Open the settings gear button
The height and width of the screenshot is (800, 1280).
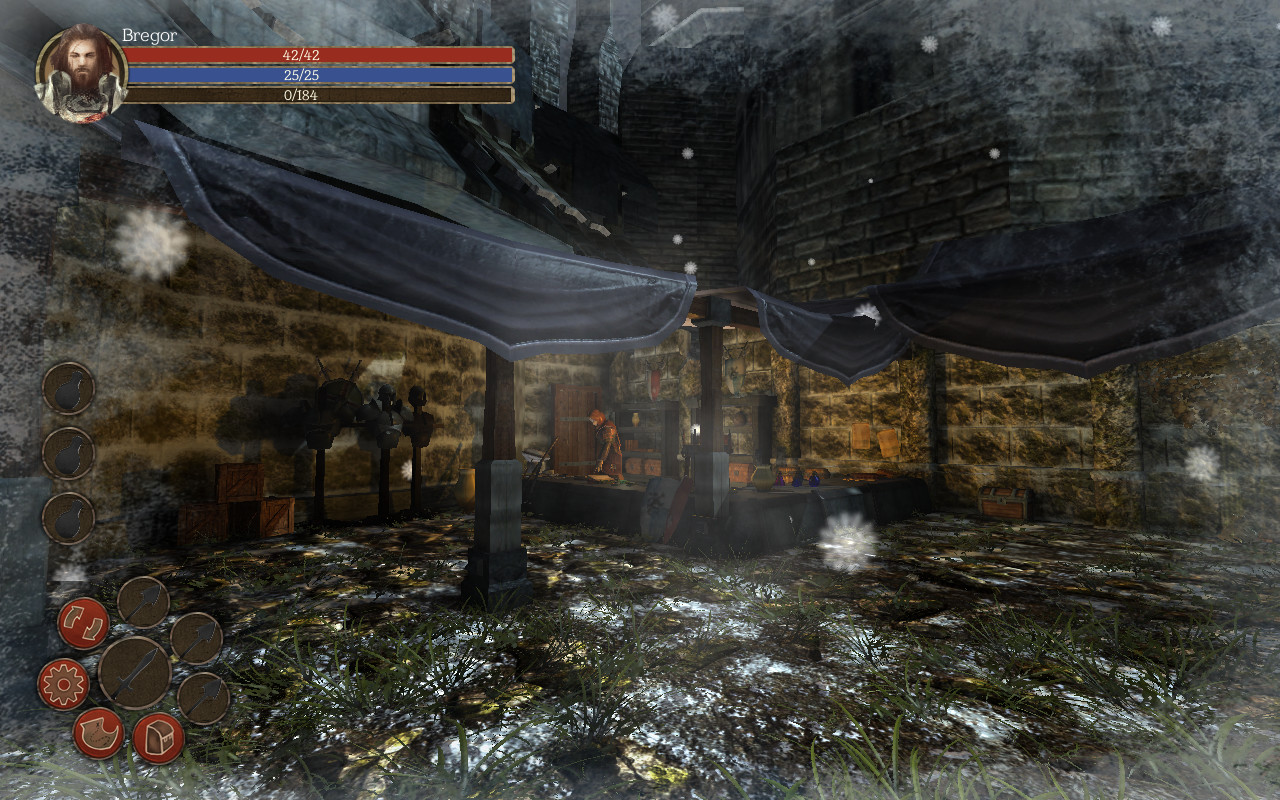[63, 684]
